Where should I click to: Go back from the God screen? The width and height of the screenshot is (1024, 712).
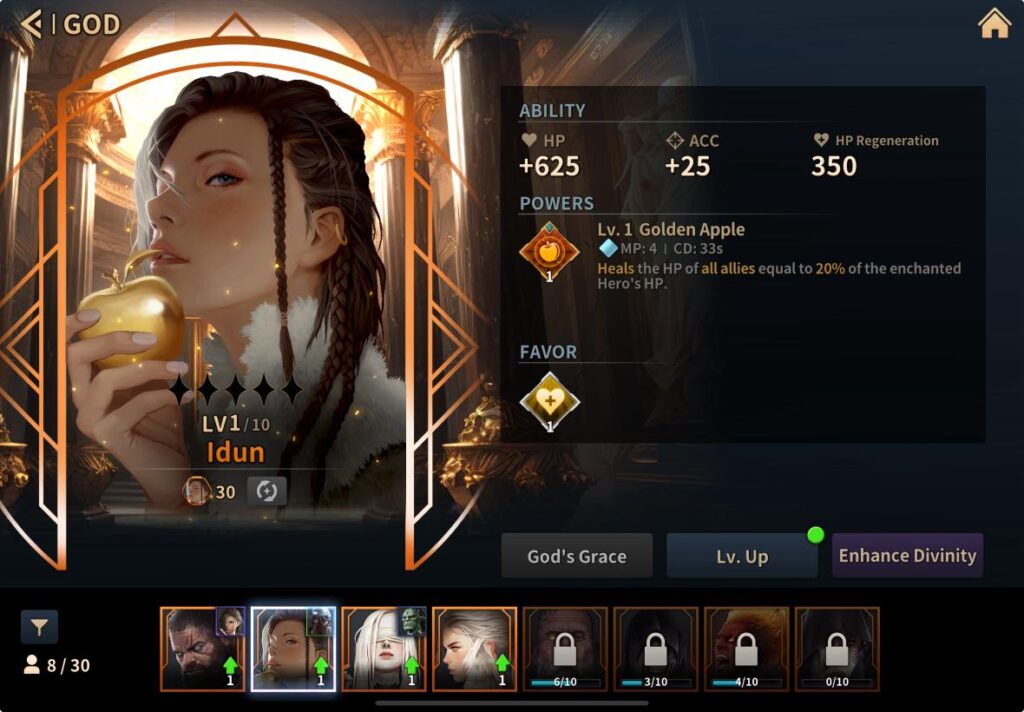point(32,24)
